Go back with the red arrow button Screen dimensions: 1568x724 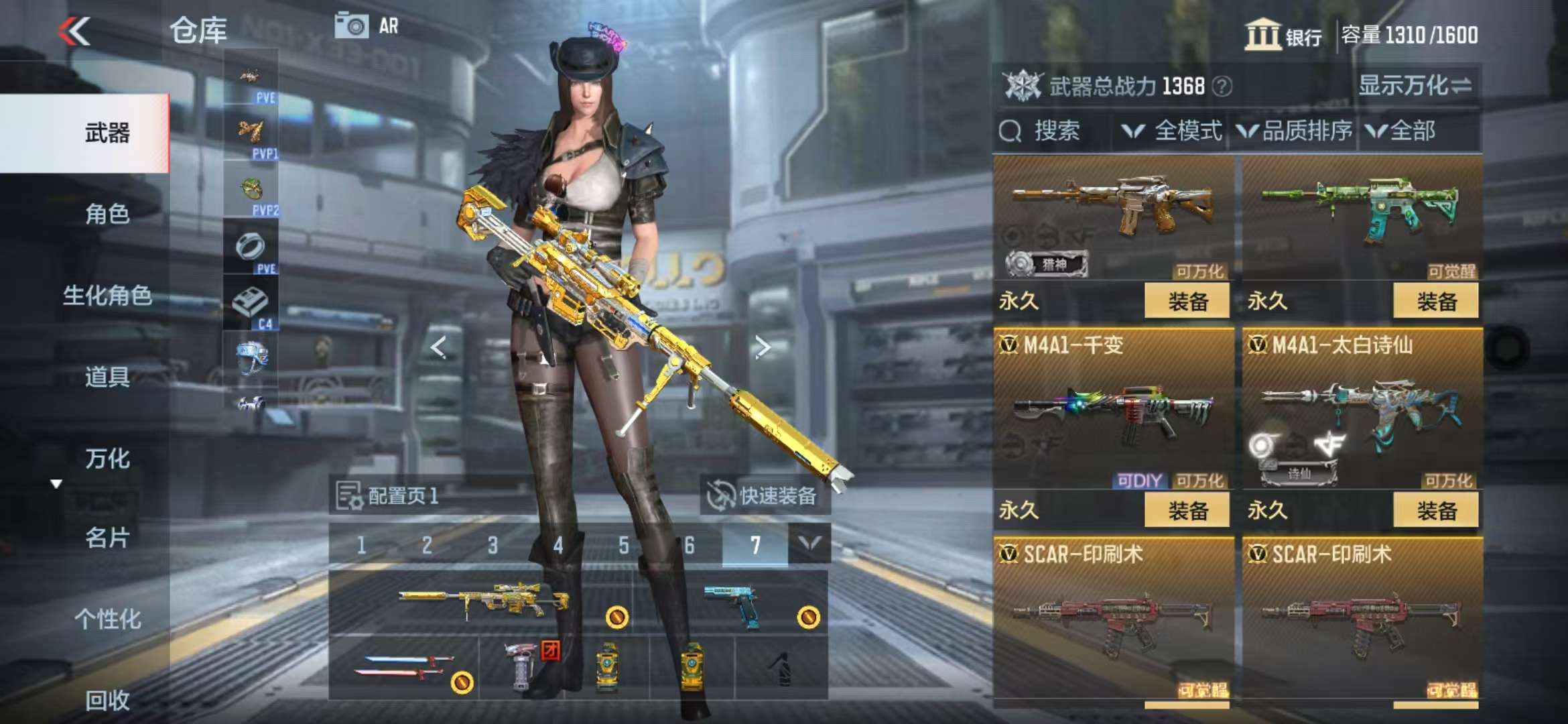coord(74,31)
